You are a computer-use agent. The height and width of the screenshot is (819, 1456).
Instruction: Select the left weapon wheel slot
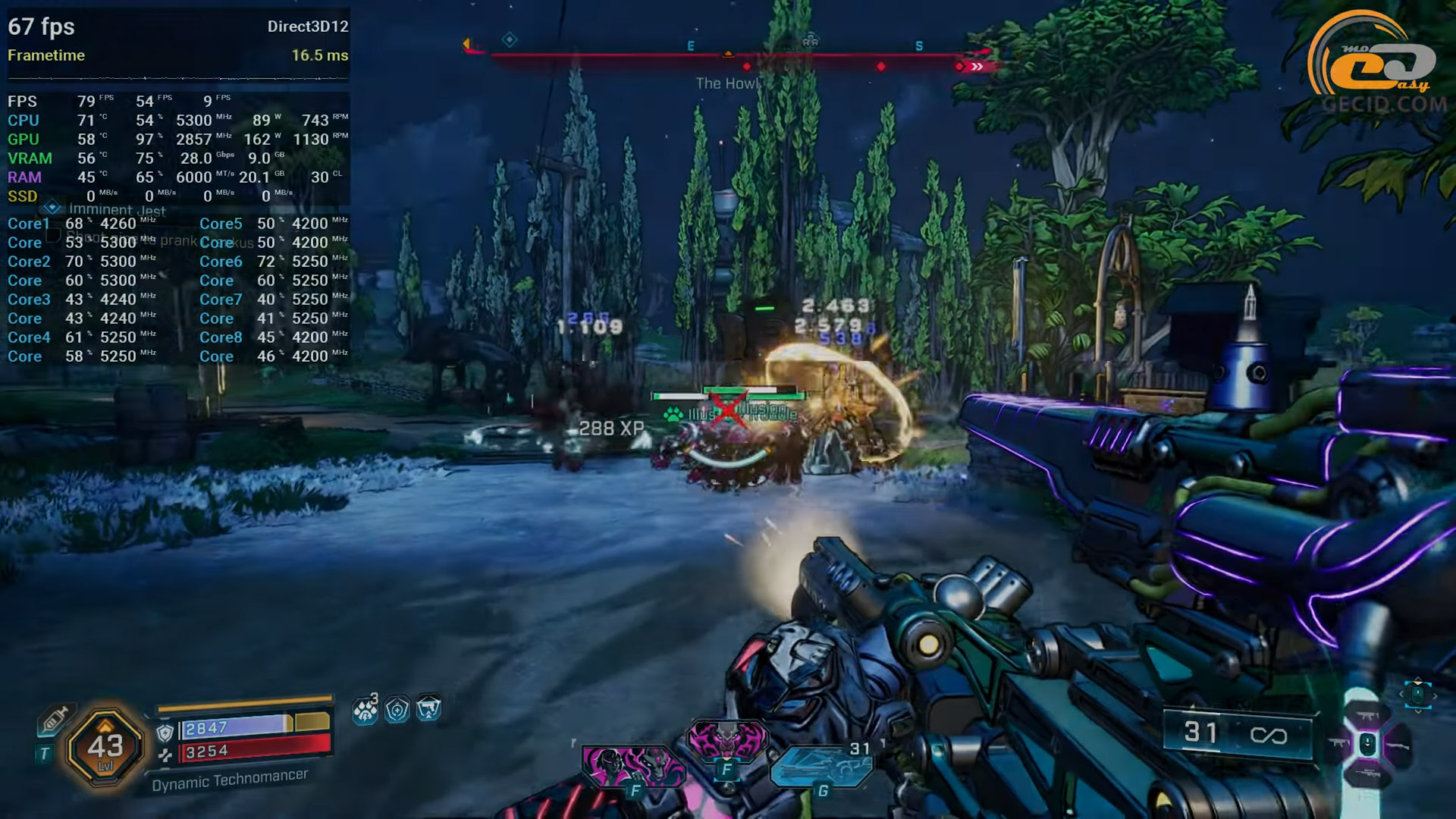coord(1339,743)
